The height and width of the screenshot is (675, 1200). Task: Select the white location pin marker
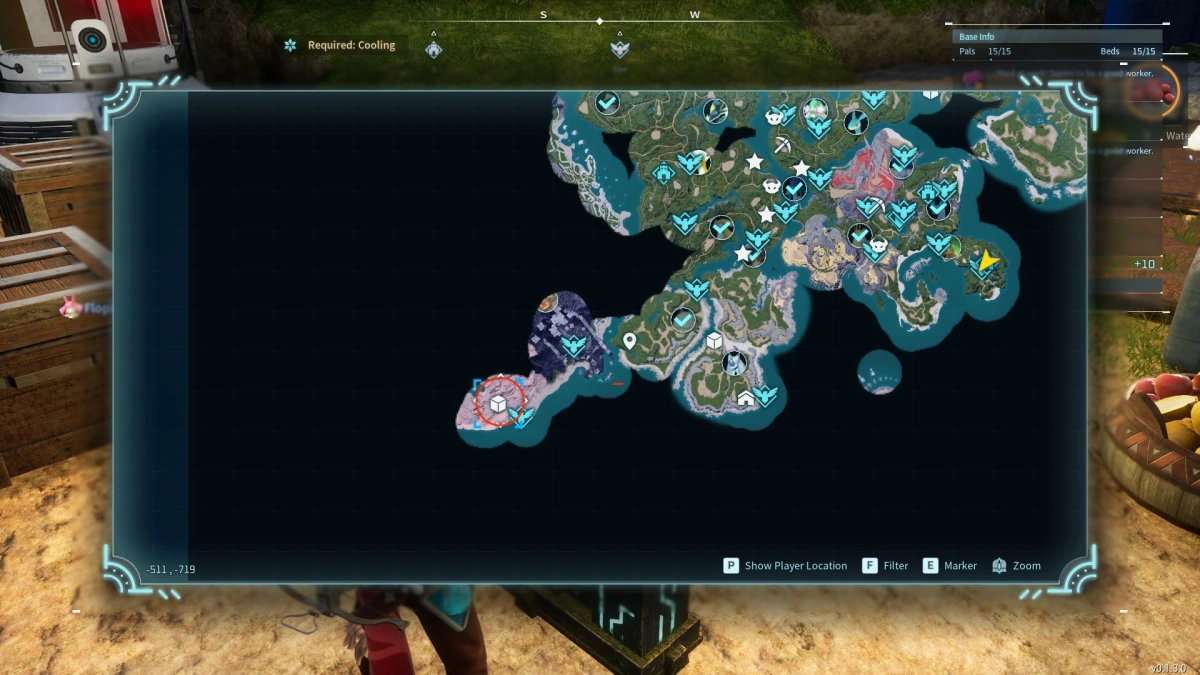pyautogui.click(x=630, y=342)
